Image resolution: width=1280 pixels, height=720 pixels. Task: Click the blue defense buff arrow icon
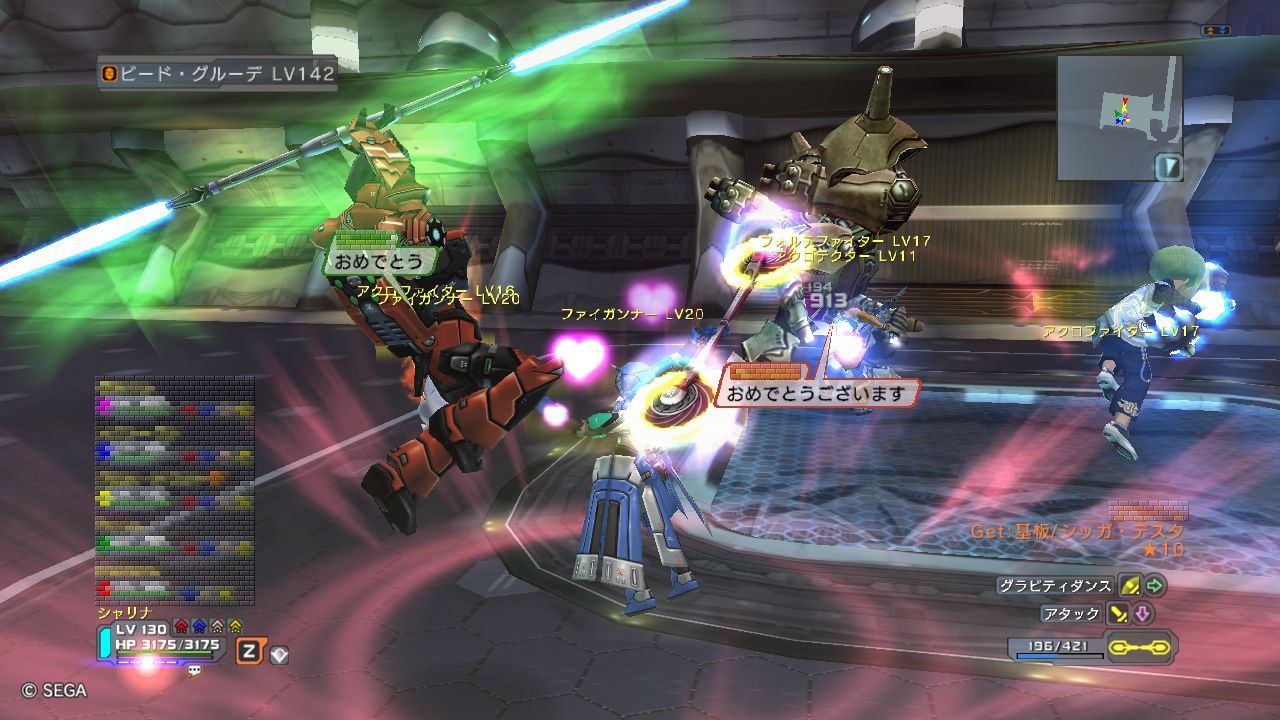point(199,627)
